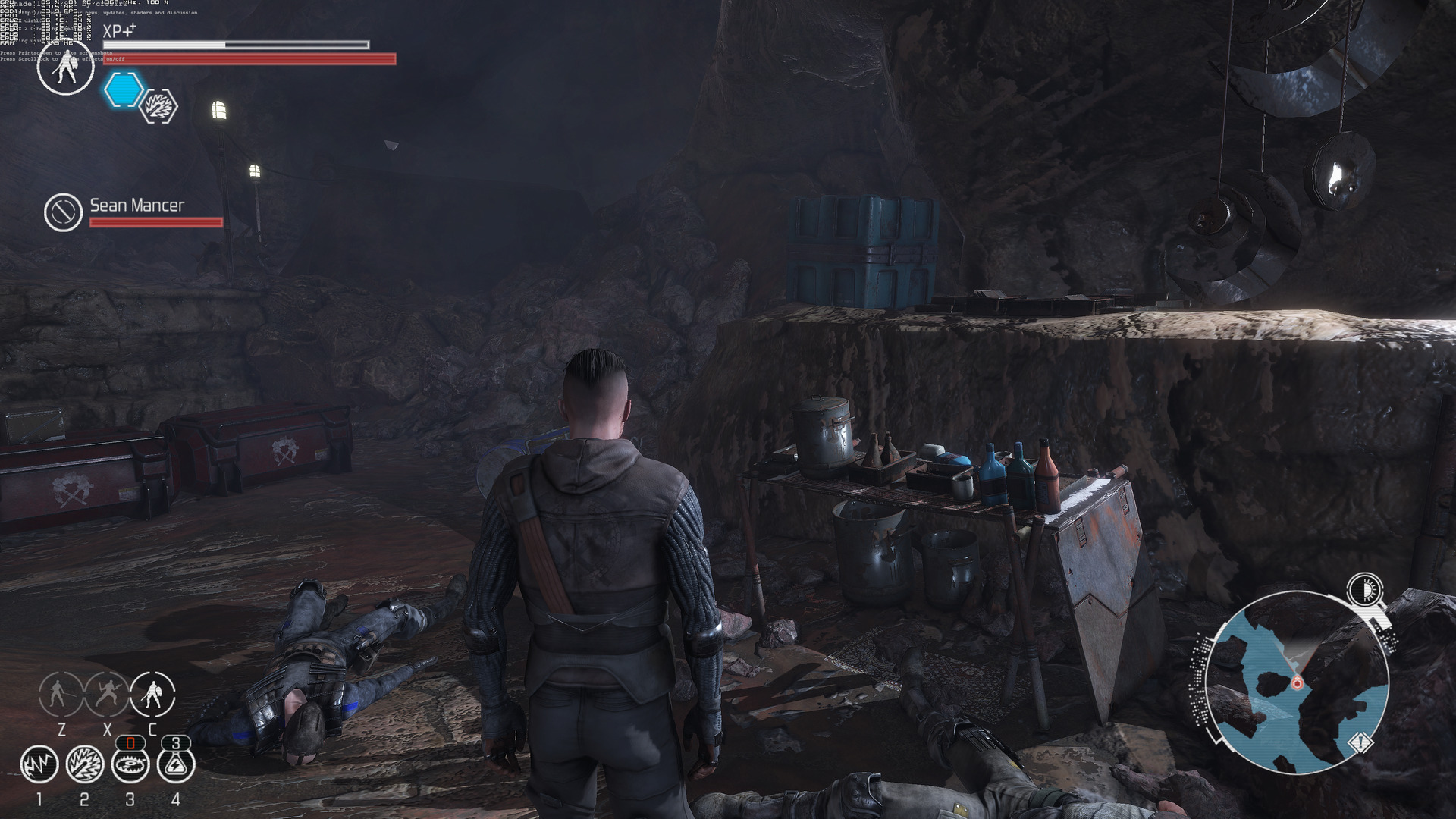This screenshot has width=1456, height=819.
Task: Open the circular minimap
Action: [1297, 682]
